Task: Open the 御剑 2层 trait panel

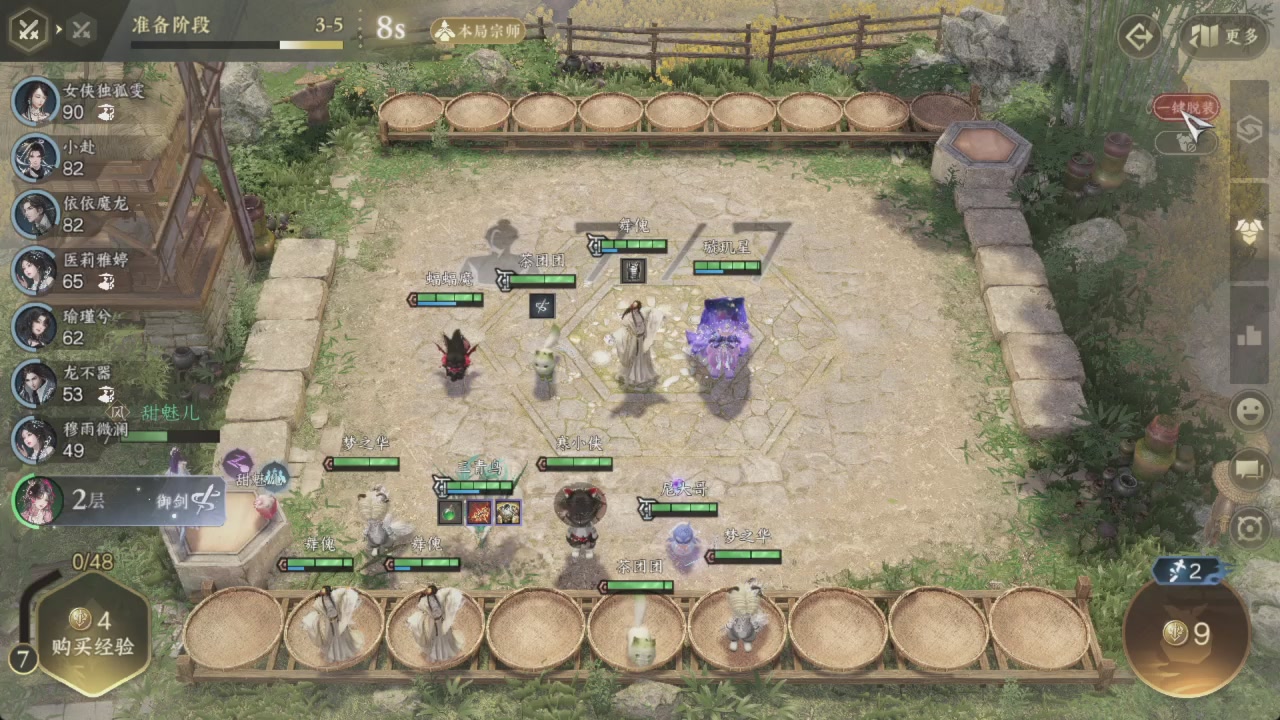Action: click(120, 500)
